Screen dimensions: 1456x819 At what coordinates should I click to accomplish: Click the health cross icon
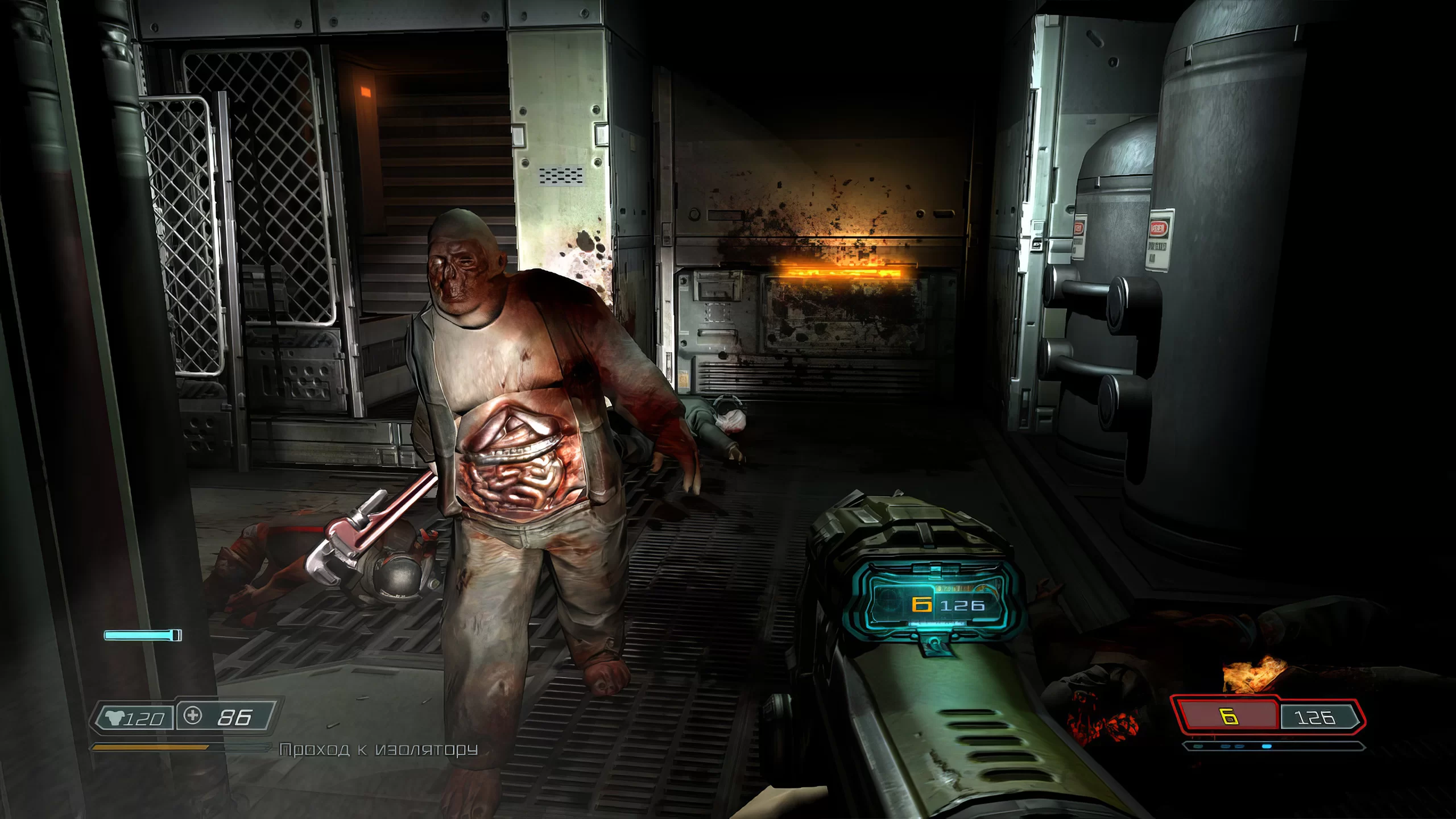[x=193, y=715]
